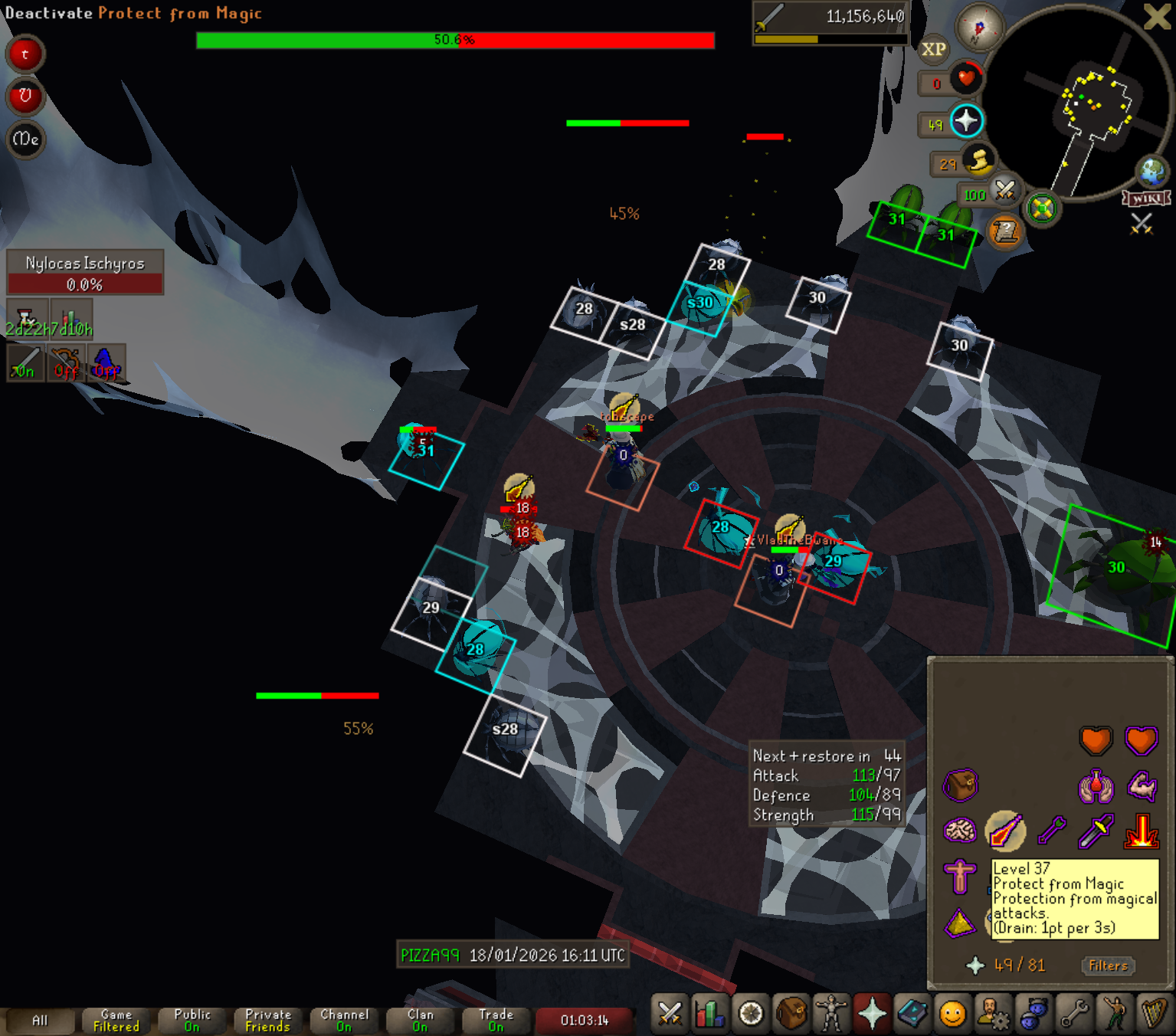Toggle the run energy boot orb

coord(979,161)
